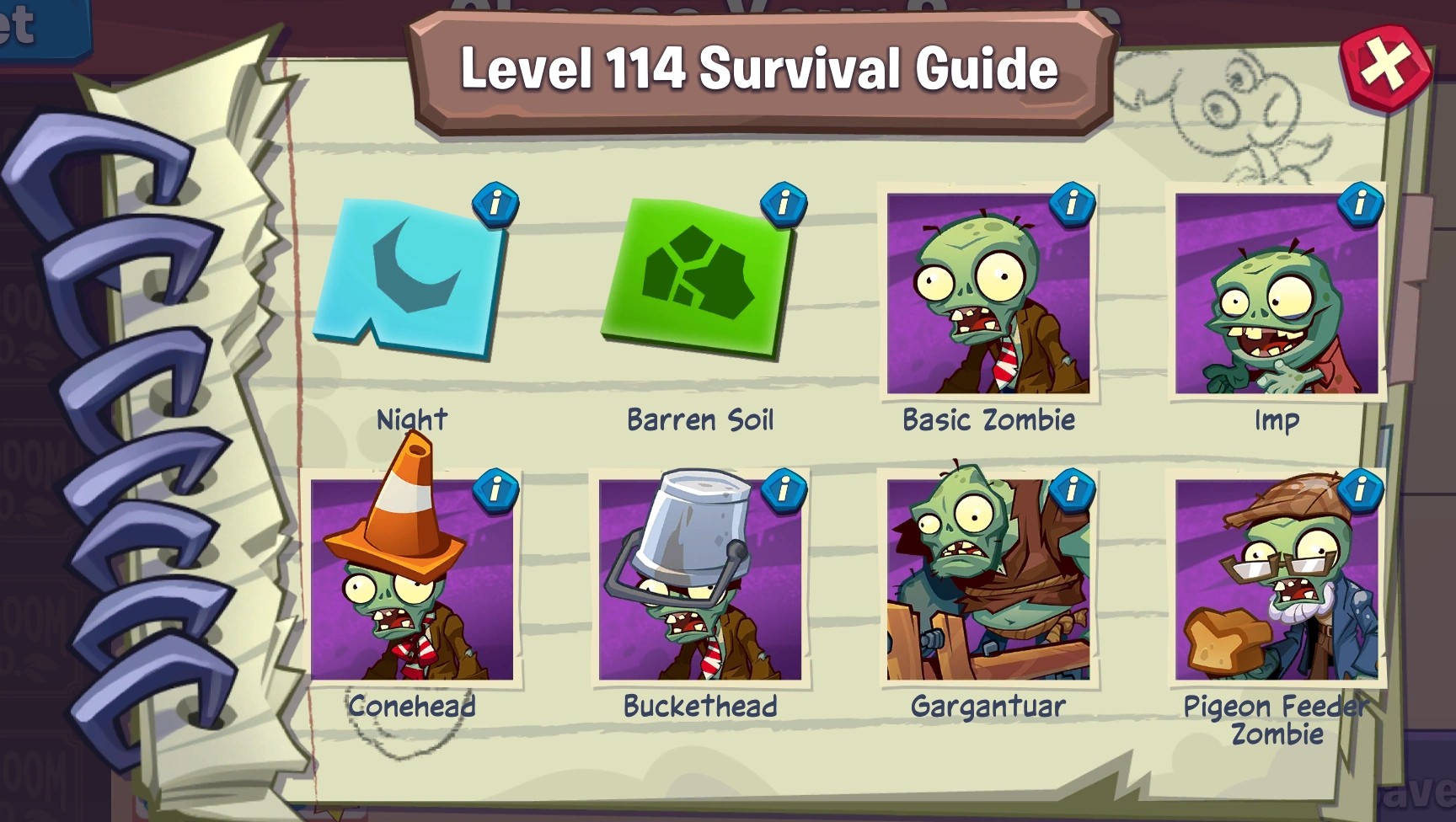Open info for the Night condition
Image resolution: width=1456 pixels, height=822 pixels.
[497, 205]
